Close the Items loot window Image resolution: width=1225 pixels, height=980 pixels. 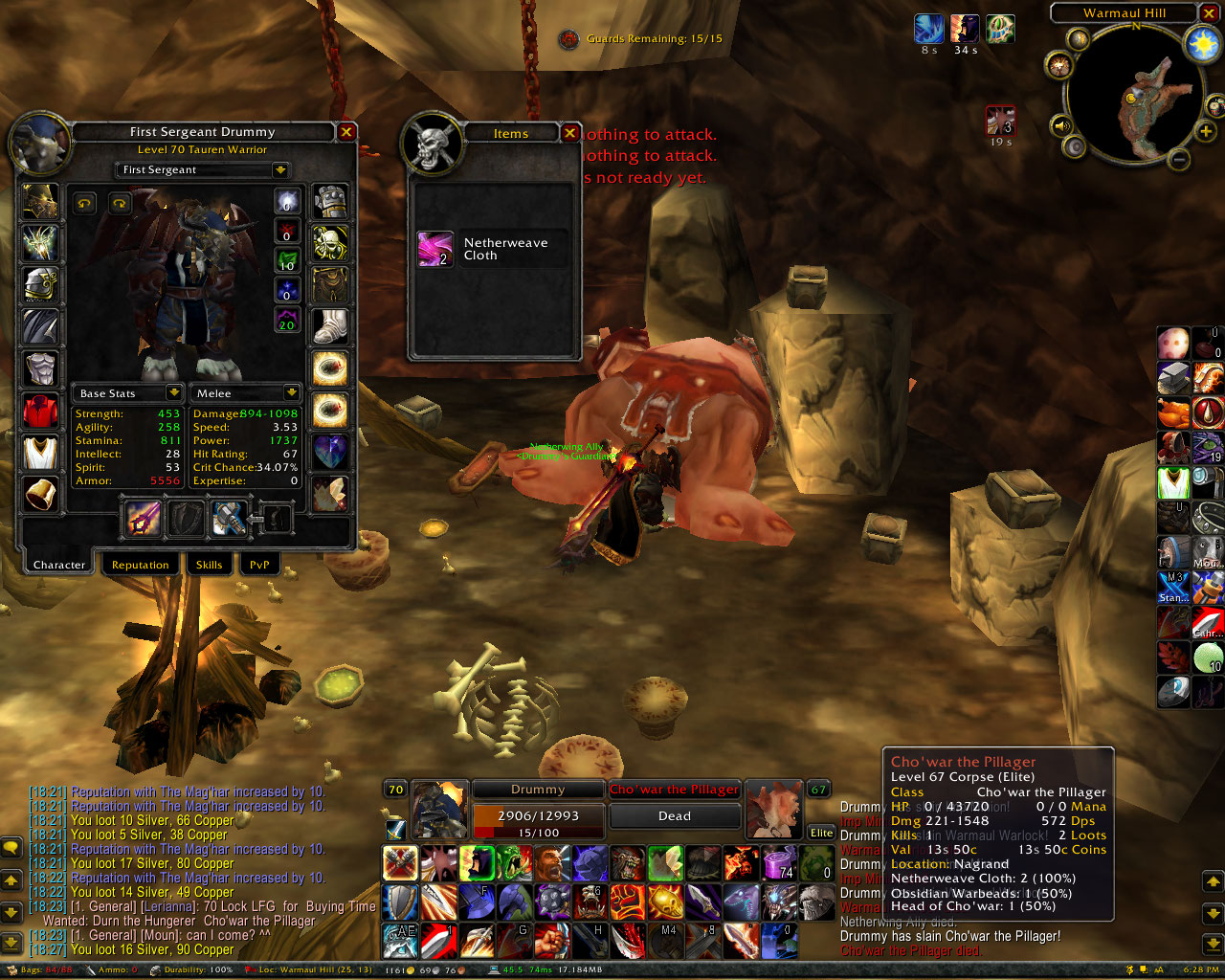click(x=569, y=133)
